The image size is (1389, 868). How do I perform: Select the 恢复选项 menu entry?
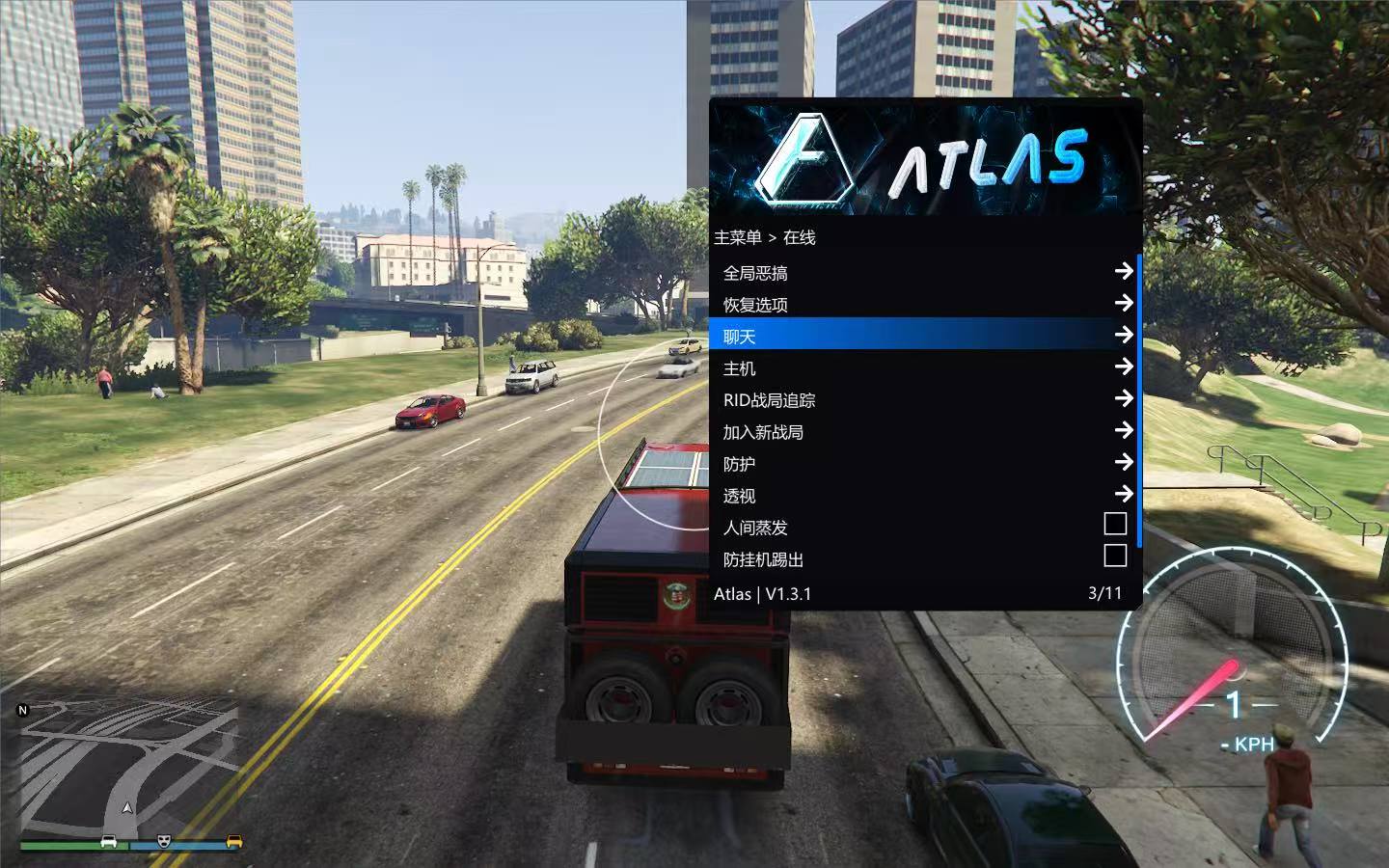point(924,305)
